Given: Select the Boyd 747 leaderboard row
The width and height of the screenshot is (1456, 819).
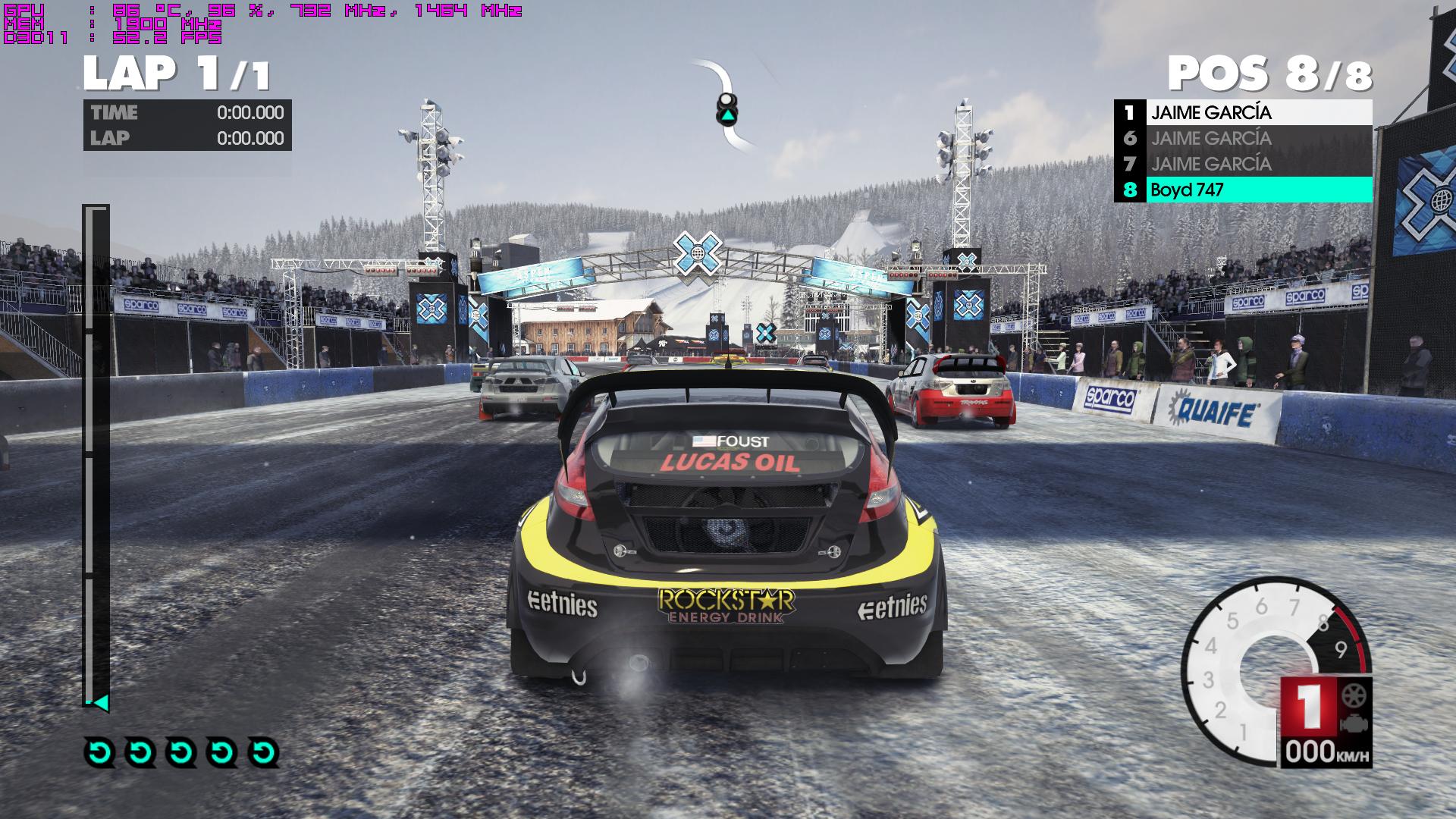Looking at the screenshot, I should 1243,190.
